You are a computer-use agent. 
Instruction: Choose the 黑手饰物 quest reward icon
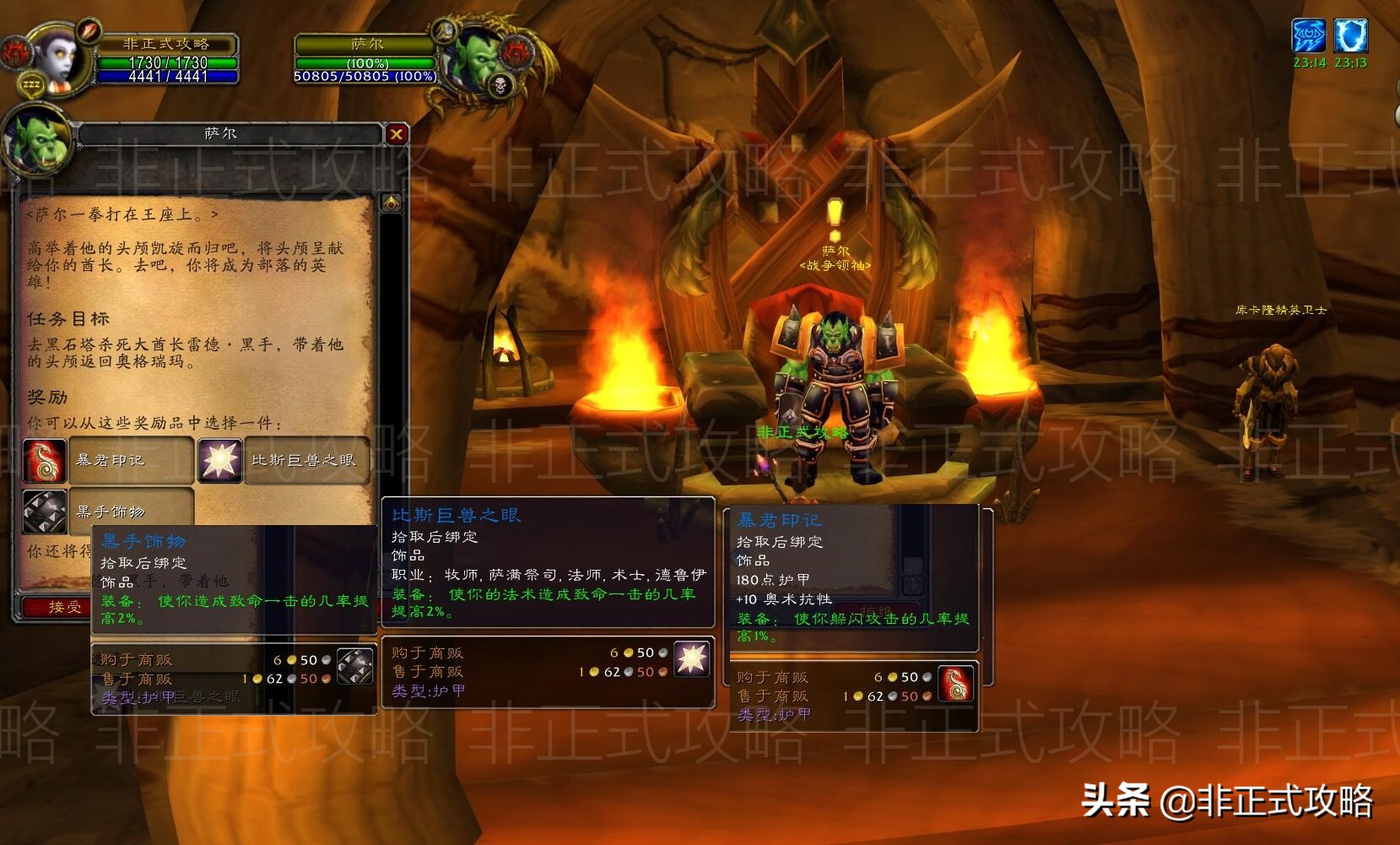[x=45, y=512]
